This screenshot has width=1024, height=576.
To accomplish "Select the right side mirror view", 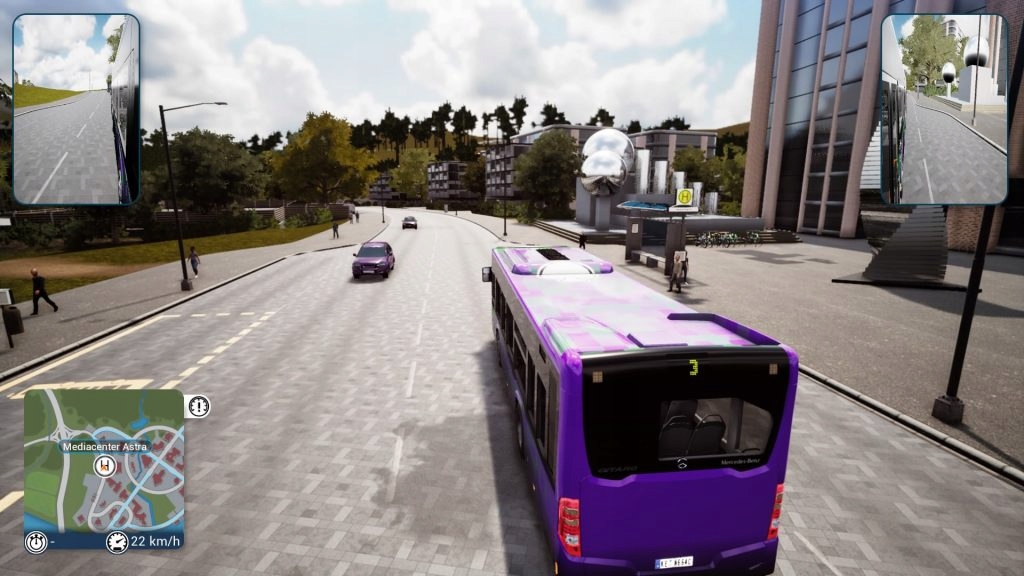I will coord(943,109).
